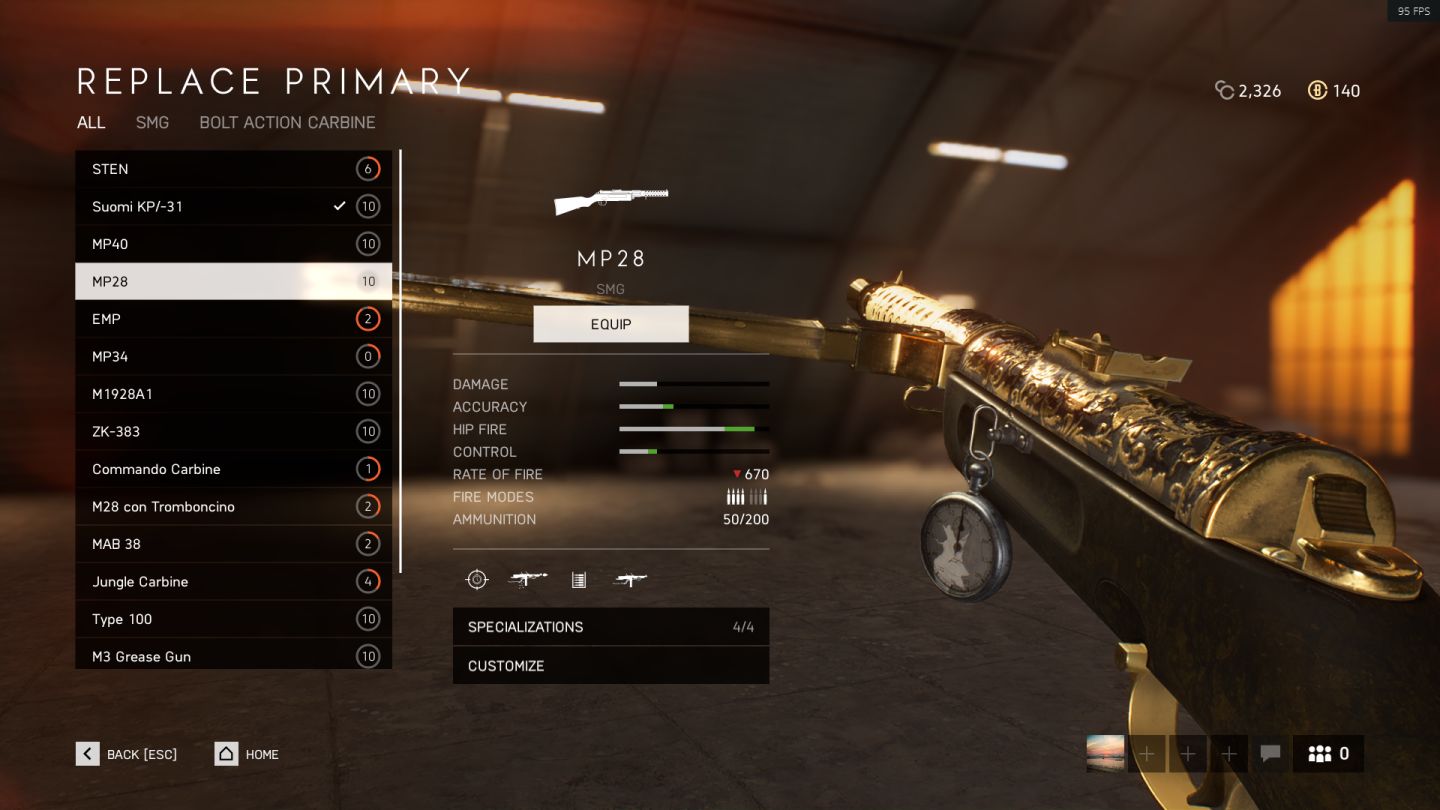Screen dimensions: 1440x810
Task: Pick the MP40 submachine gun
Action: pyautogui.click(x=233, y=244)
